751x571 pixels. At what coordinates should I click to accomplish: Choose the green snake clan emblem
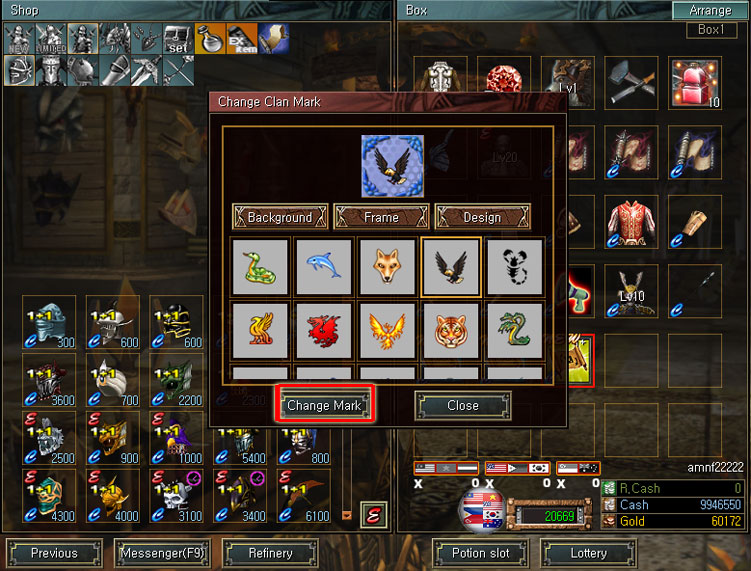260,267
